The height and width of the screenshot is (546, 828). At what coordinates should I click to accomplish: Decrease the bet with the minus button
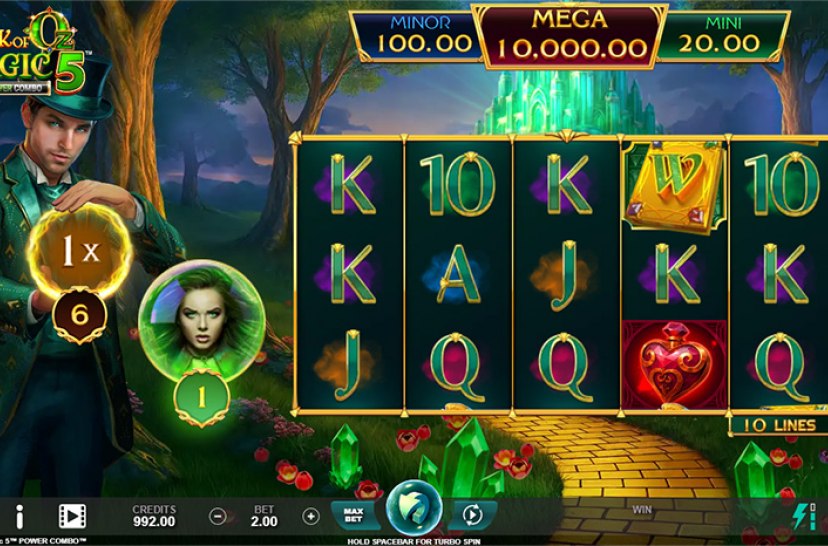coord(217,516)
